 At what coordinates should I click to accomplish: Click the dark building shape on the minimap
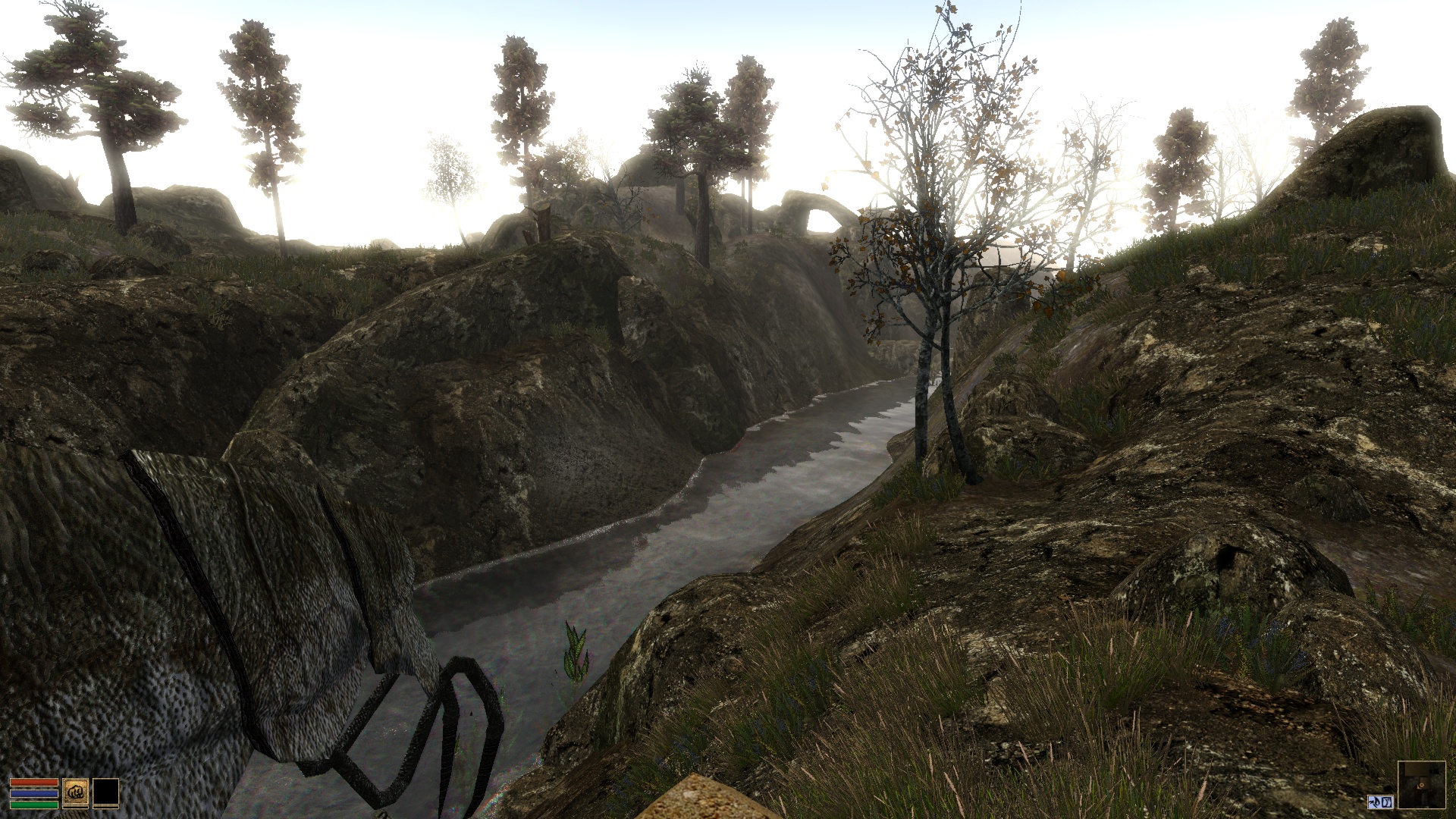click(1415, 768)
